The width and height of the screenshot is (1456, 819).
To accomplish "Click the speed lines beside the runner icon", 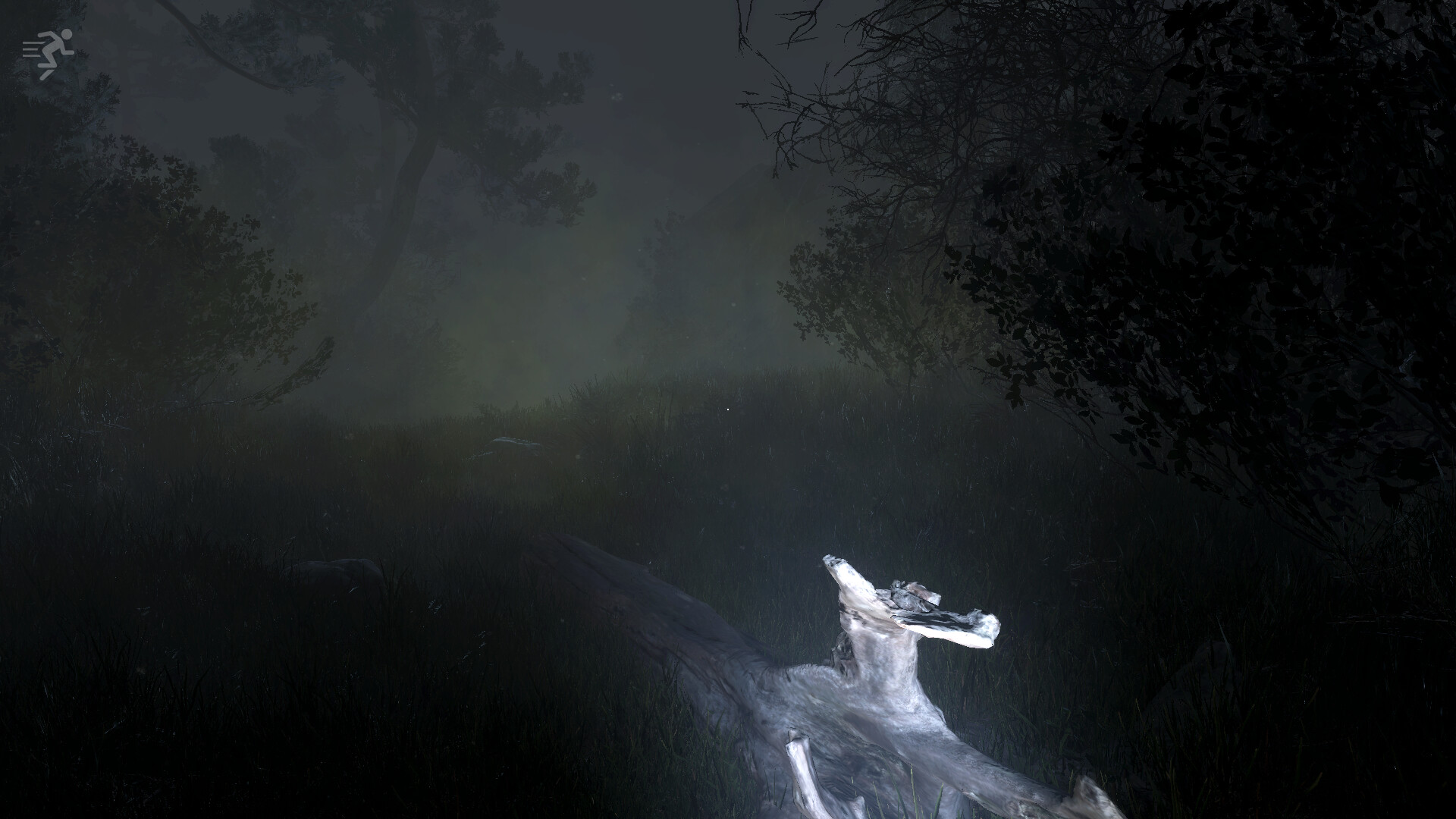I will pyautogui.click(x=30, y=49).
